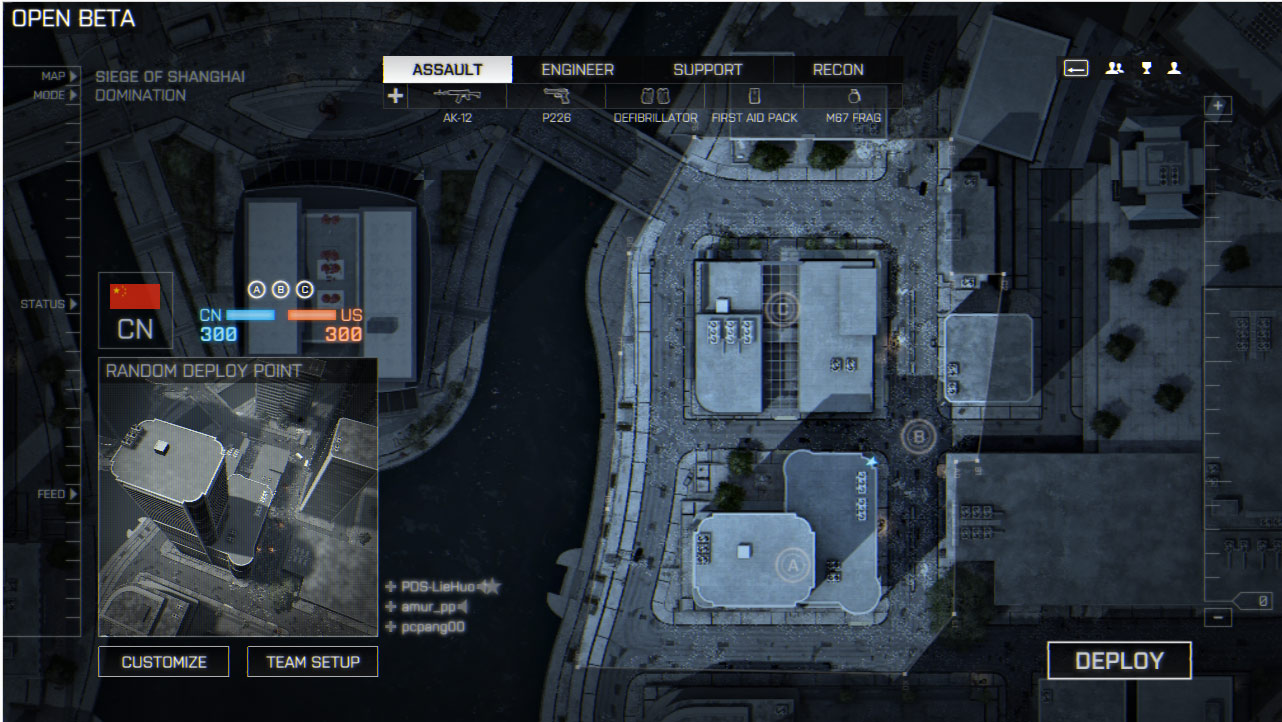Choose the Recon class tab
Image resolution: width=1282 pixels, height=722 pixels.
click(838, 70)
